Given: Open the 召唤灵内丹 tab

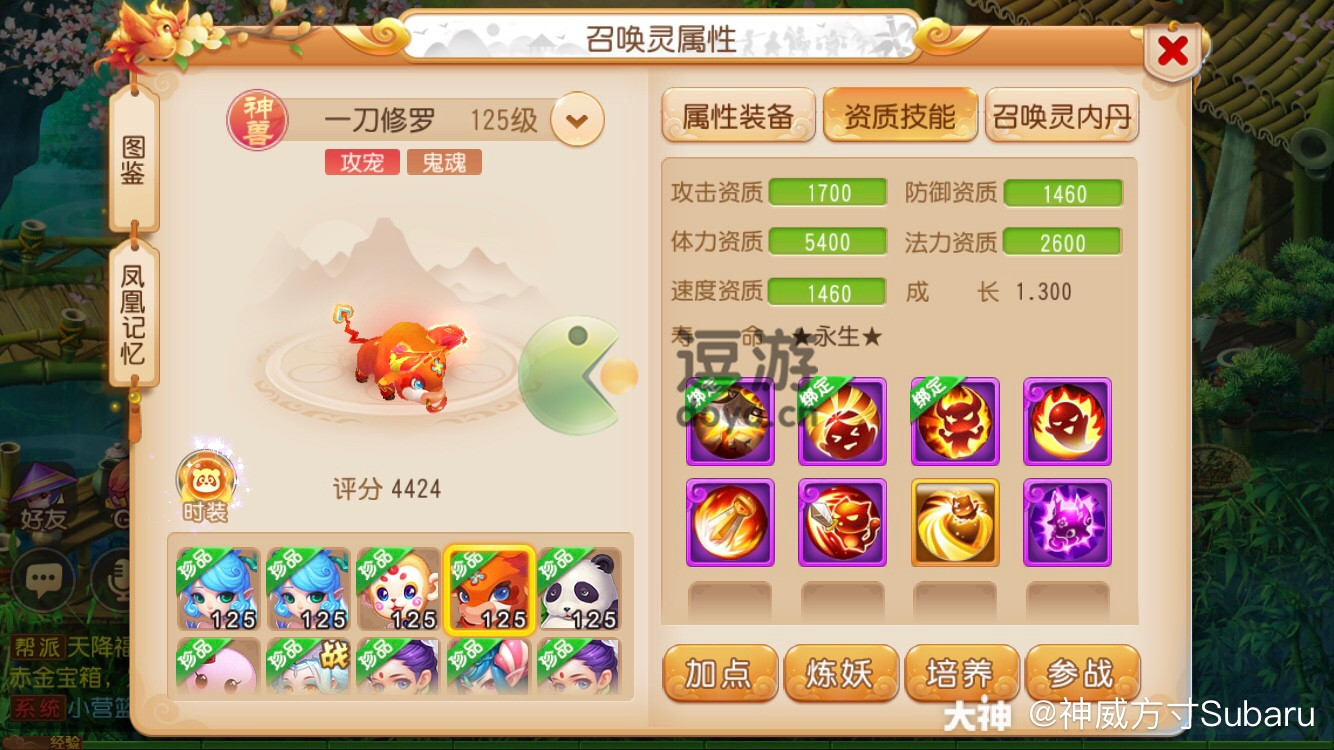Looking at the screenshot, I should 1062,115.
